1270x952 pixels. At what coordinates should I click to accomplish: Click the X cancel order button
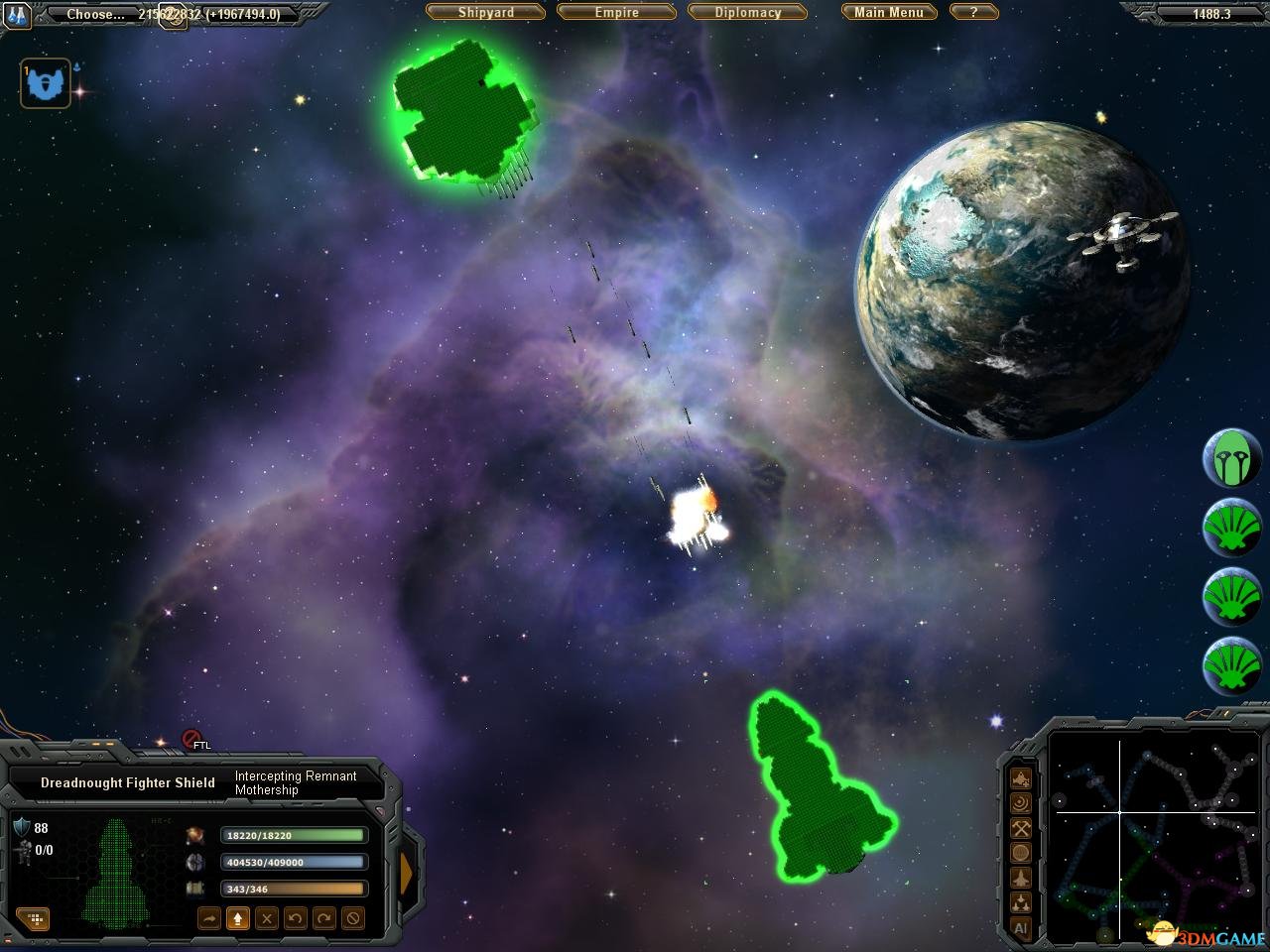point(266,919)
